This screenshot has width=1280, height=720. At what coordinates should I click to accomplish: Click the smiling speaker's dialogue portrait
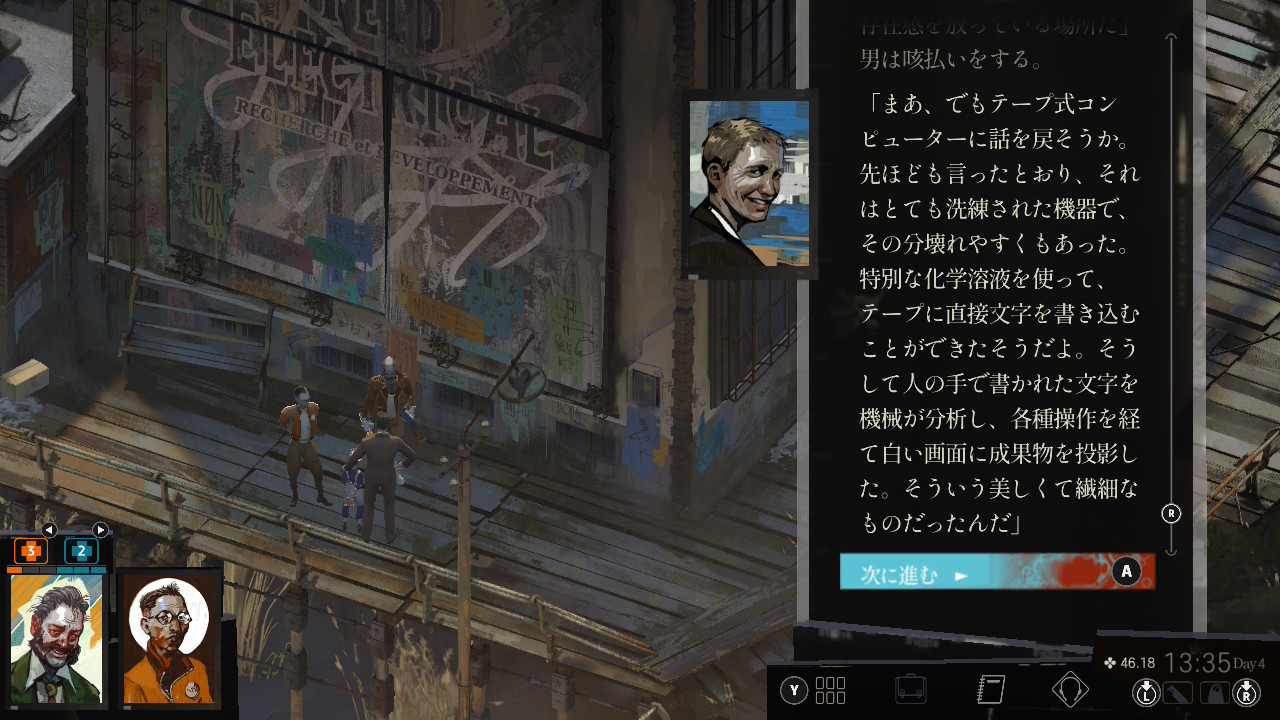749,184
